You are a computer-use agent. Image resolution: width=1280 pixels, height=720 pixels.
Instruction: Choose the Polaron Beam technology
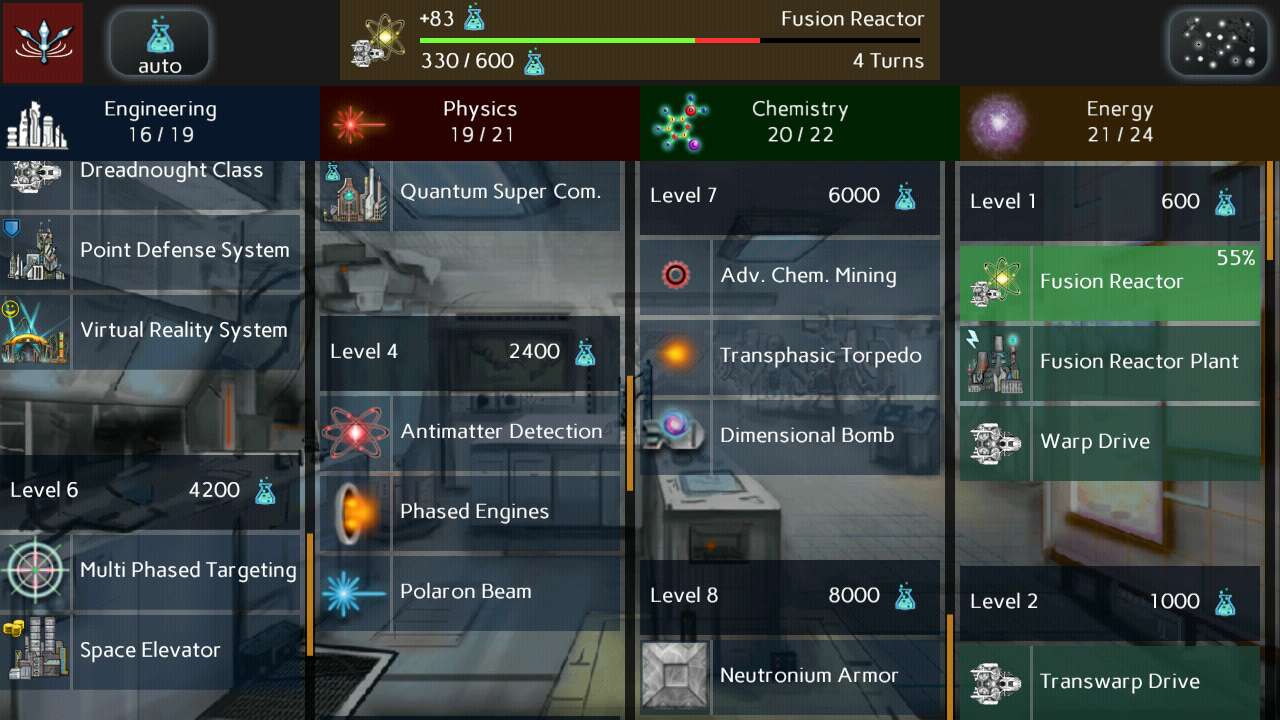470,591
